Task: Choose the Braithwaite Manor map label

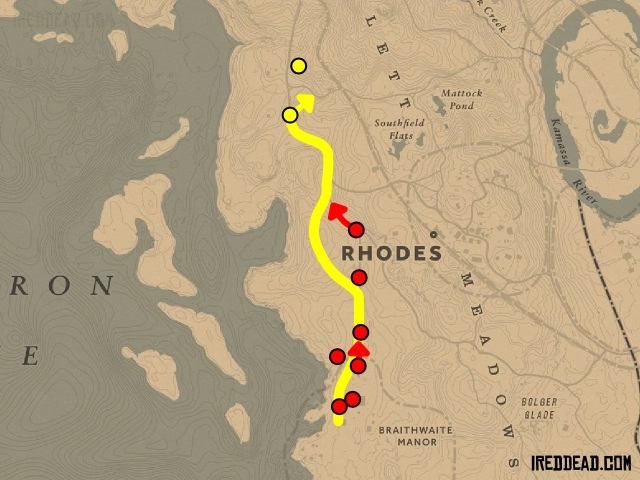Action: pyautogui.click(x=410, y=435)
